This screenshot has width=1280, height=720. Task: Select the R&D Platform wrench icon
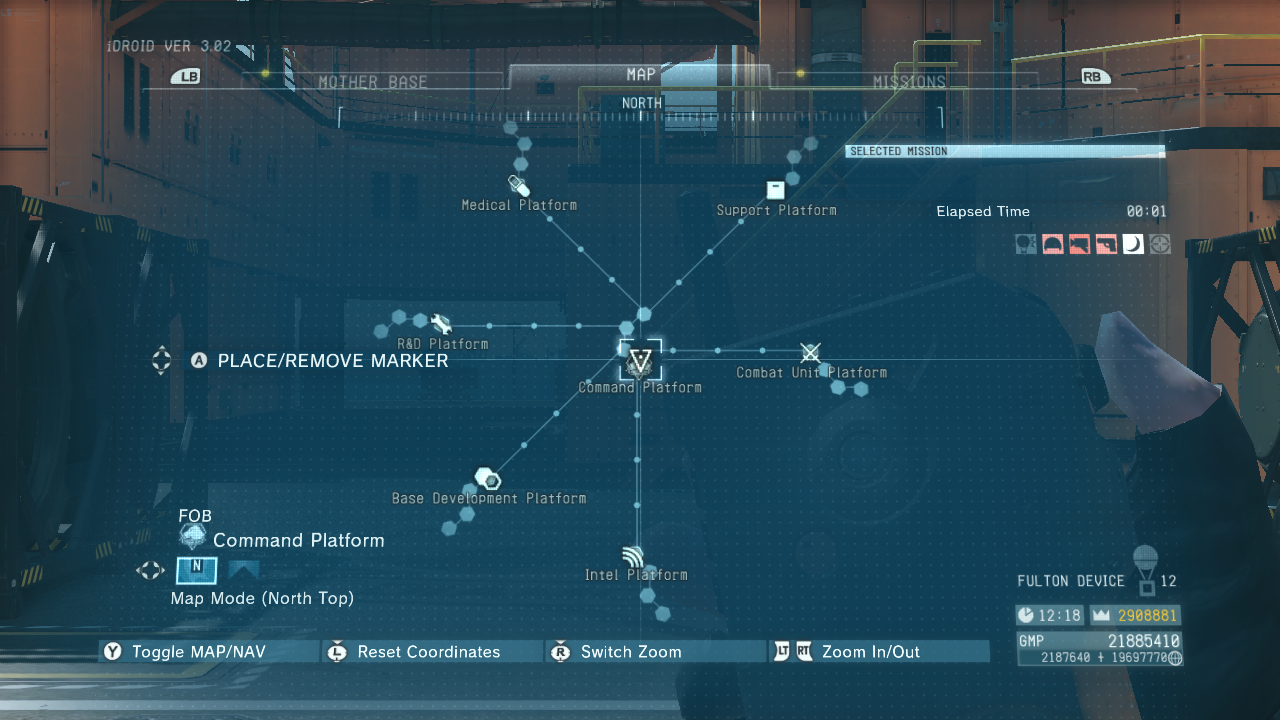[x=441, y=323]
